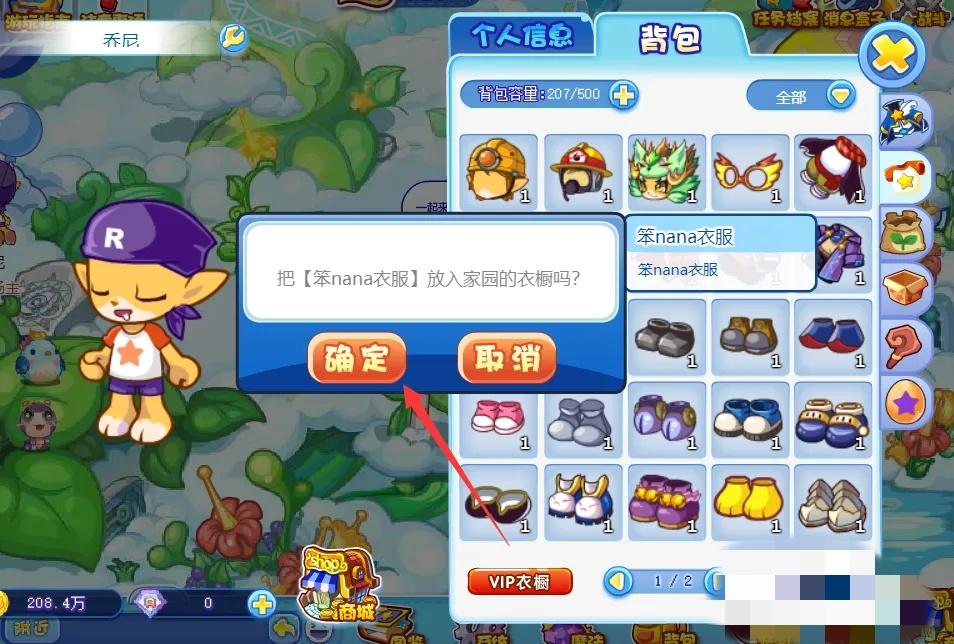The image size is (954, 644).
Task: Open the VIP衣橱 wardrobe
Action: (519, 581)
